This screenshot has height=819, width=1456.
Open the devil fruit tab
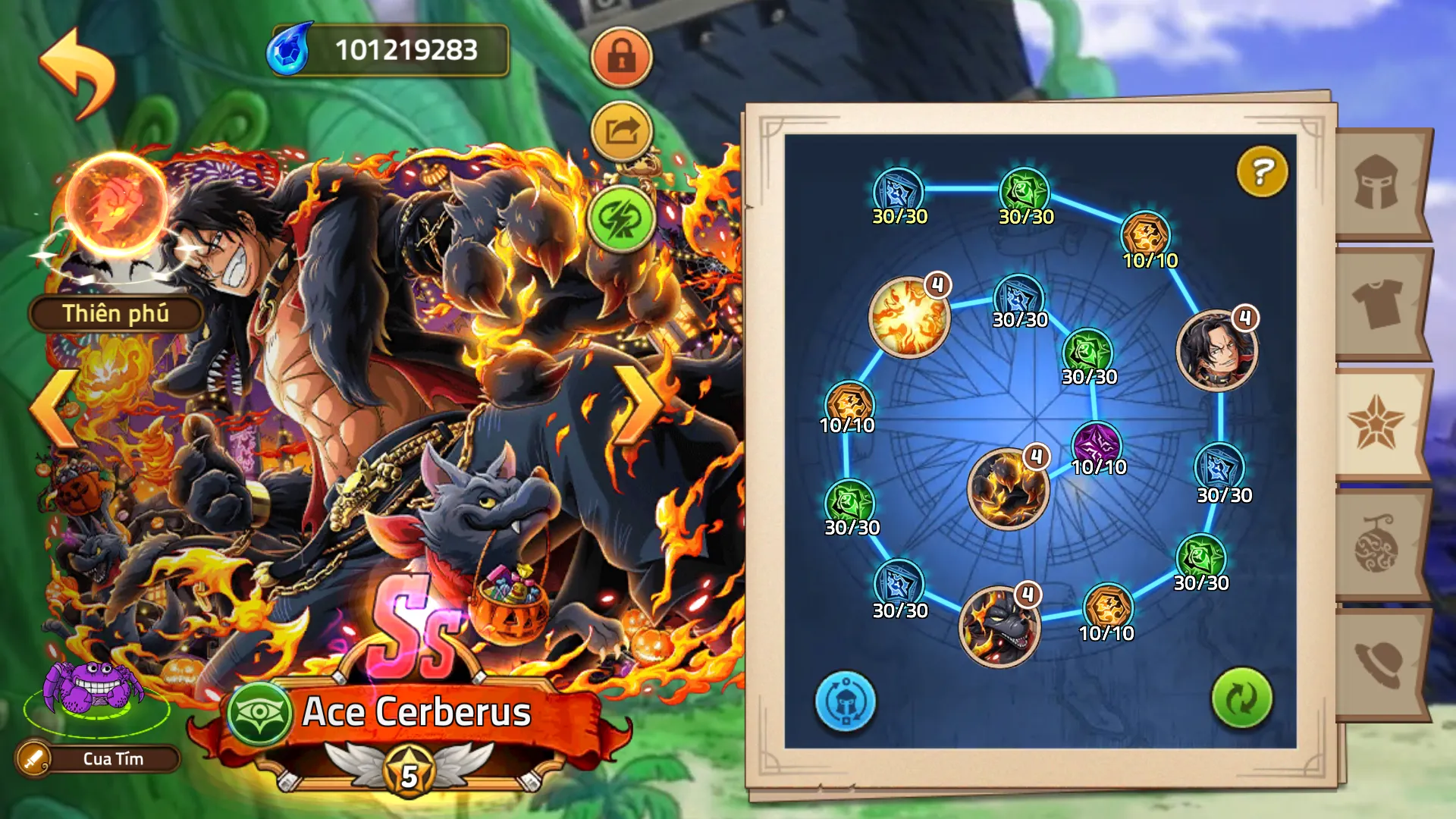1377,544
